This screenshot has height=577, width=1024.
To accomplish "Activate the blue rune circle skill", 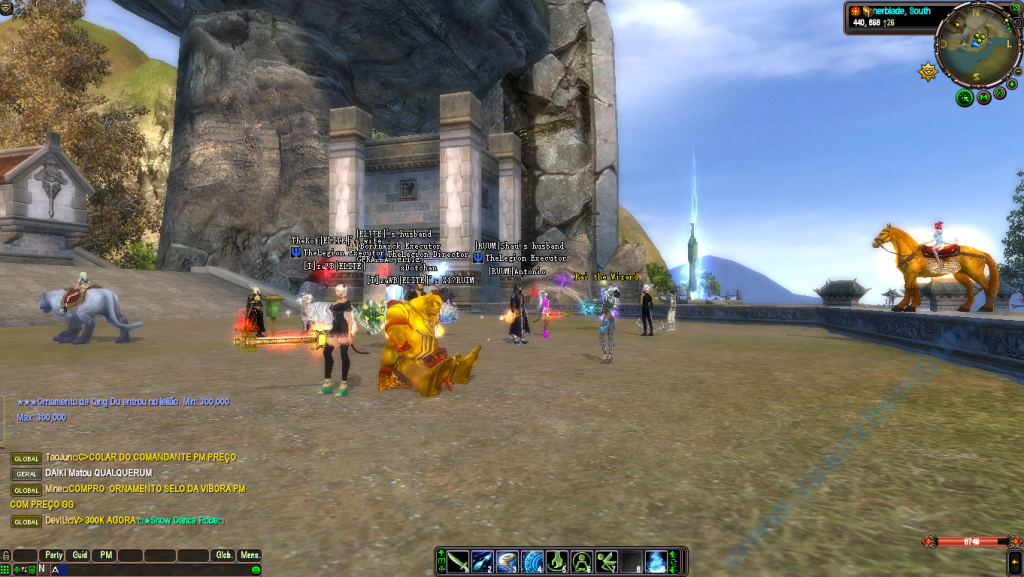I will [x=532, y=562].
